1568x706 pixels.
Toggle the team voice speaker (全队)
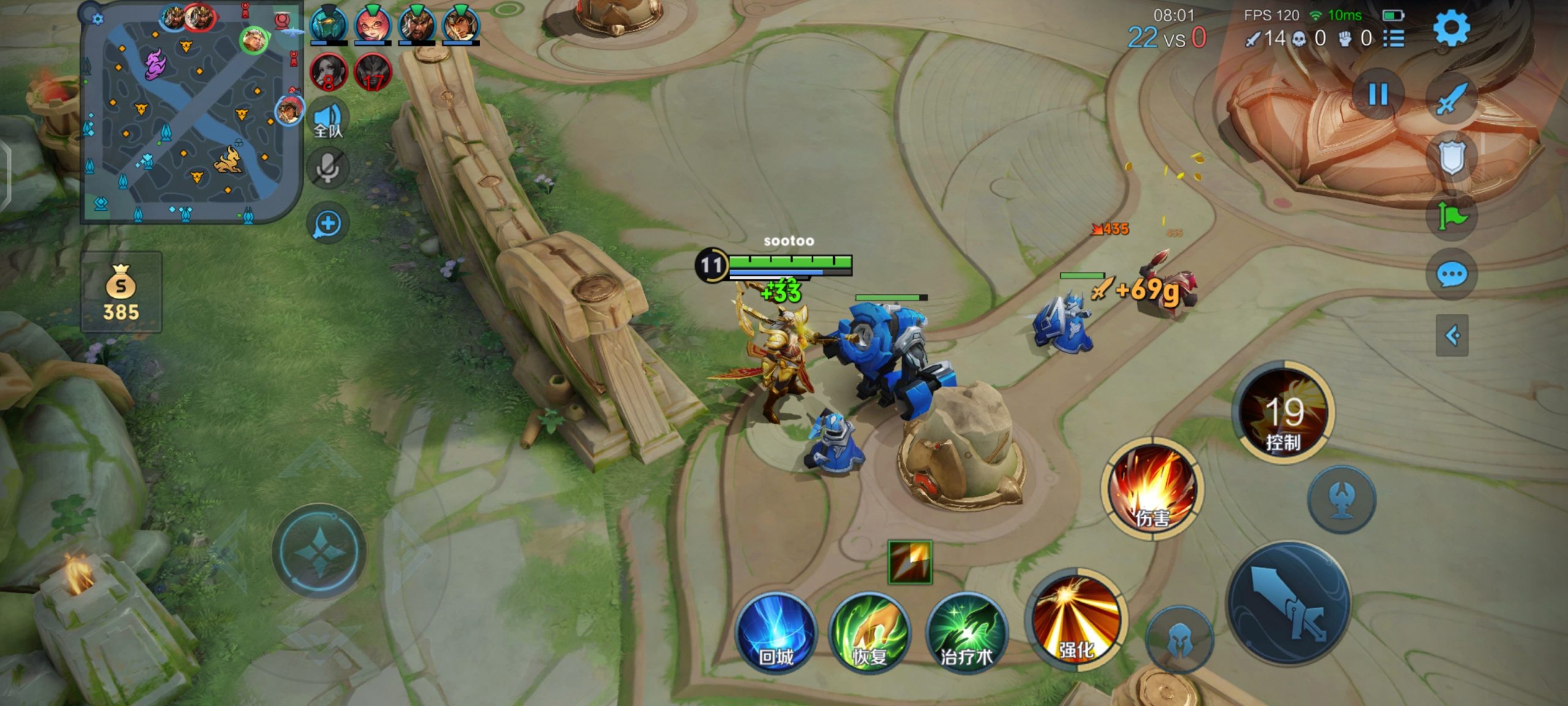328,119
